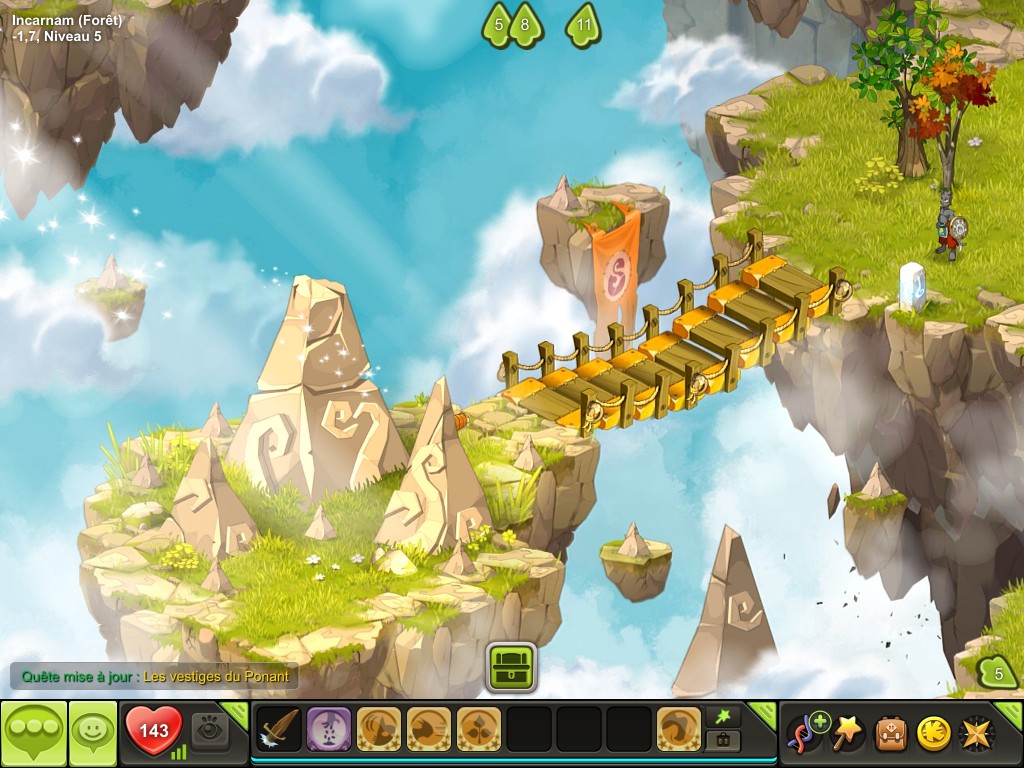Screen dimensions: 1024x768
Task: Open the gold kama coin shop
Action: (933, 732)
